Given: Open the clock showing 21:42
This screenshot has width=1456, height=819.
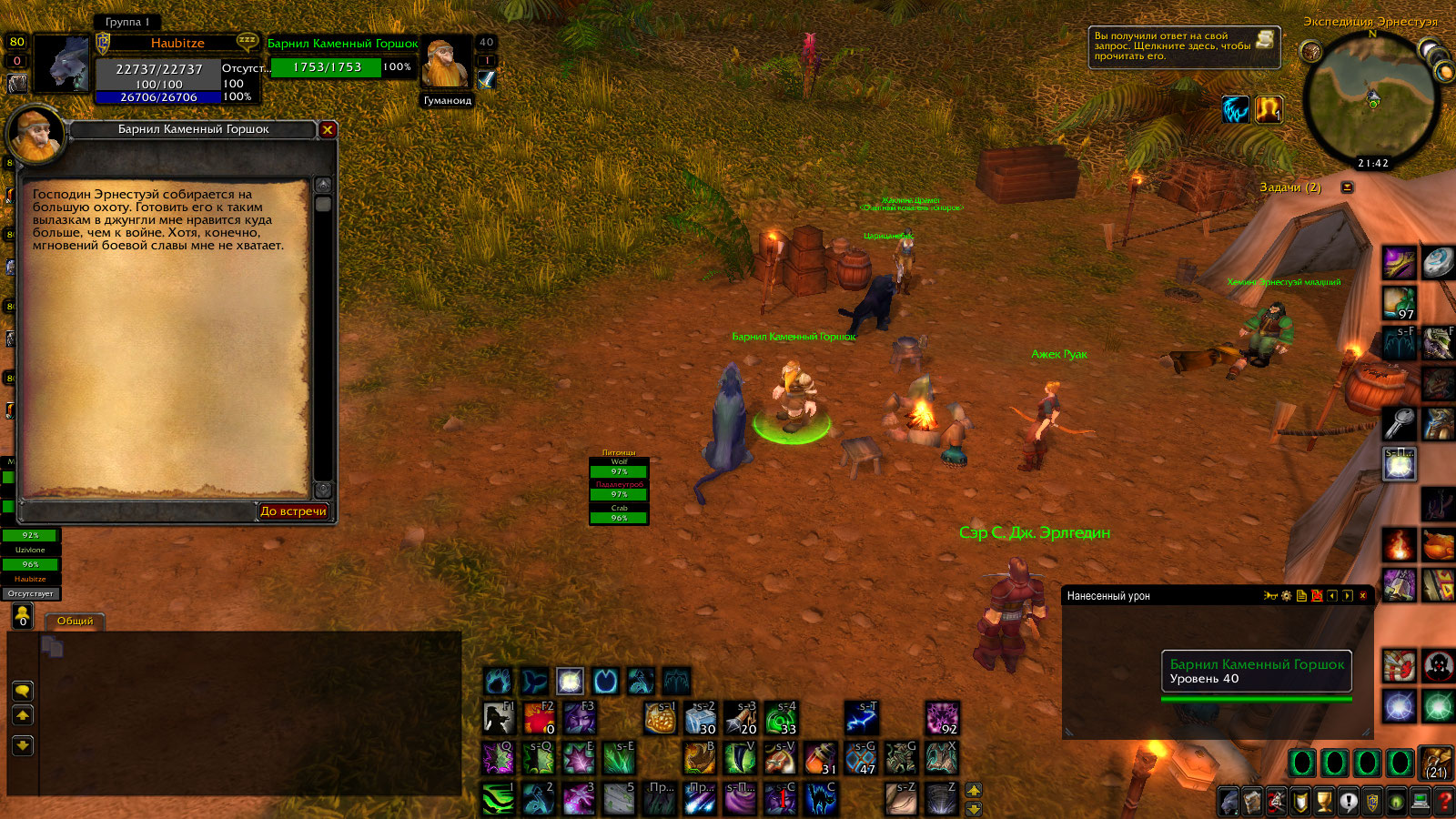Looking at the screenshot, I should point(1373,164).
